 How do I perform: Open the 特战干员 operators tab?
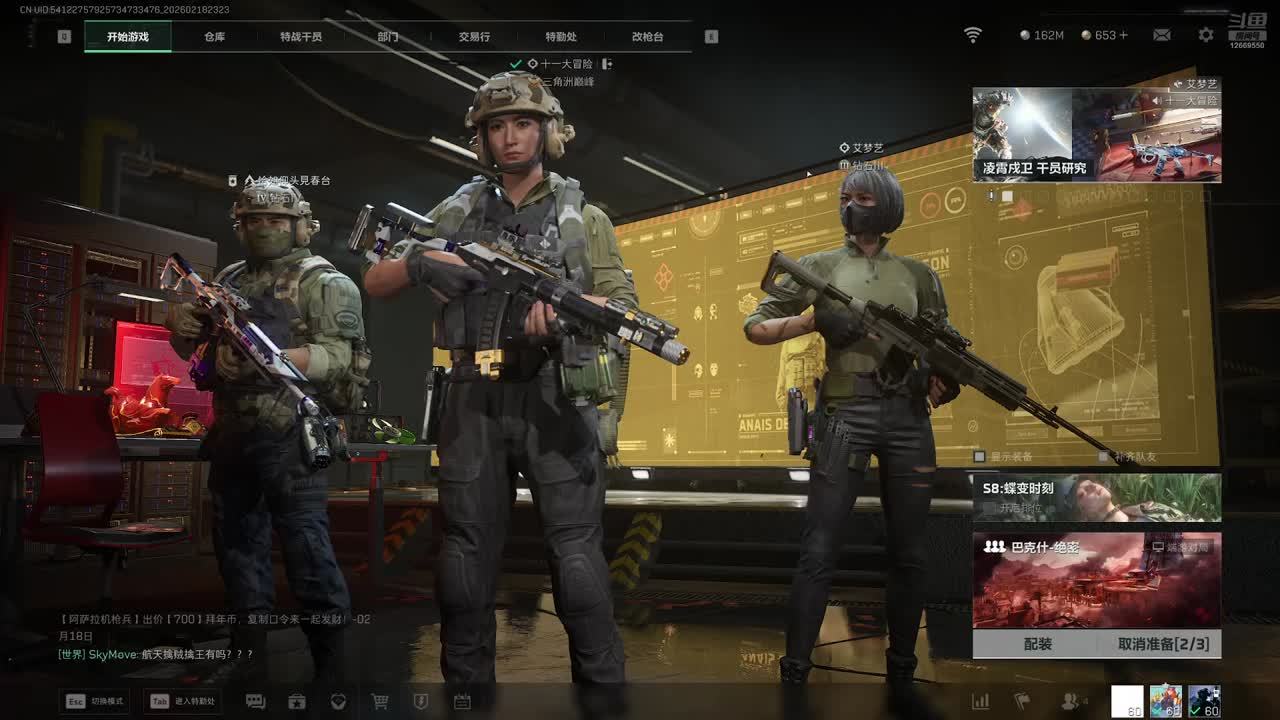(301, 37)
